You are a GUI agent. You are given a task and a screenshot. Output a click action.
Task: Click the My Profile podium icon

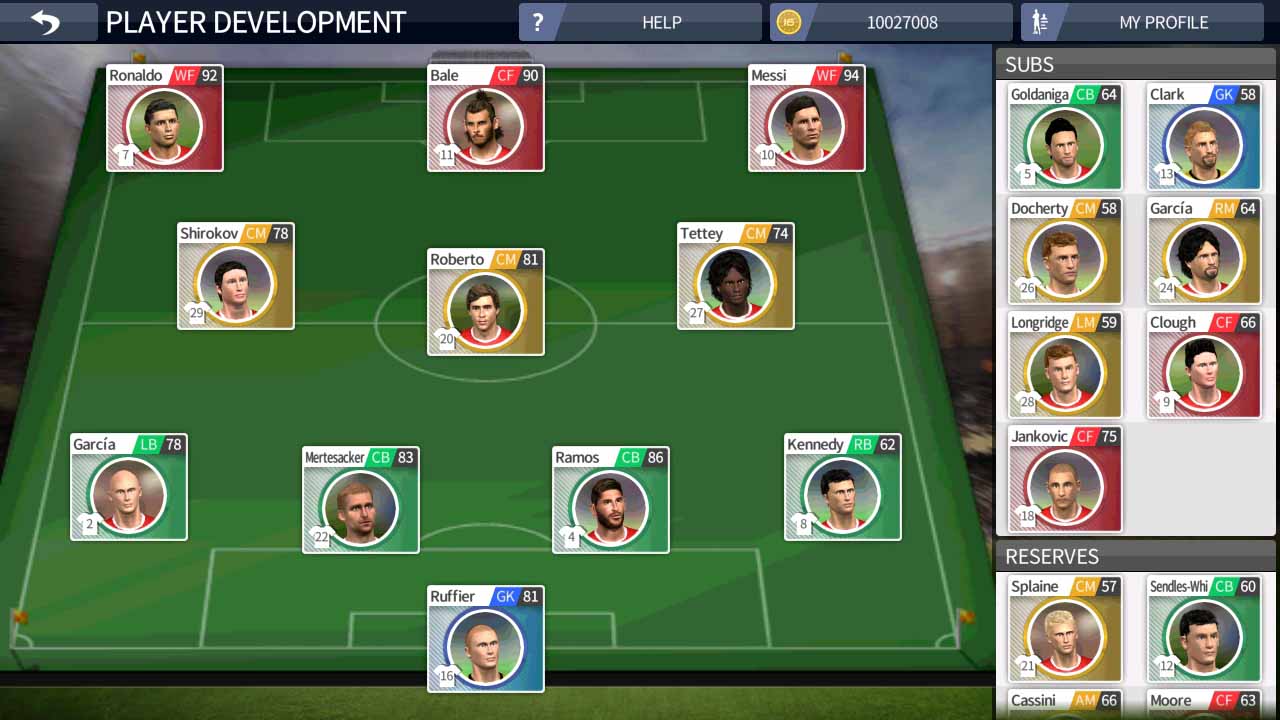(1040, 21)
